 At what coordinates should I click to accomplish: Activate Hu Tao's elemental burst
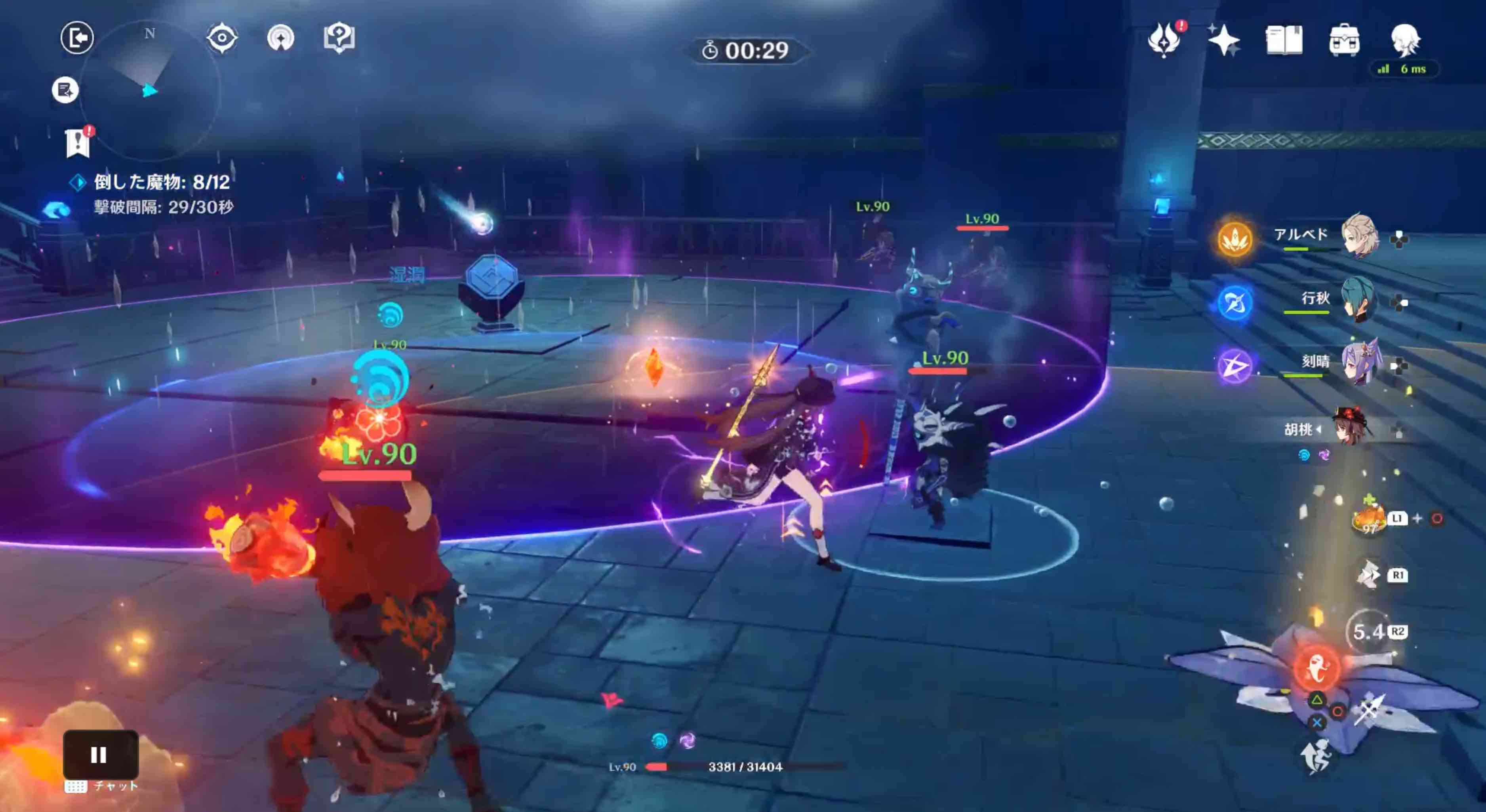pyautogui.click(x=1316, y=668)
